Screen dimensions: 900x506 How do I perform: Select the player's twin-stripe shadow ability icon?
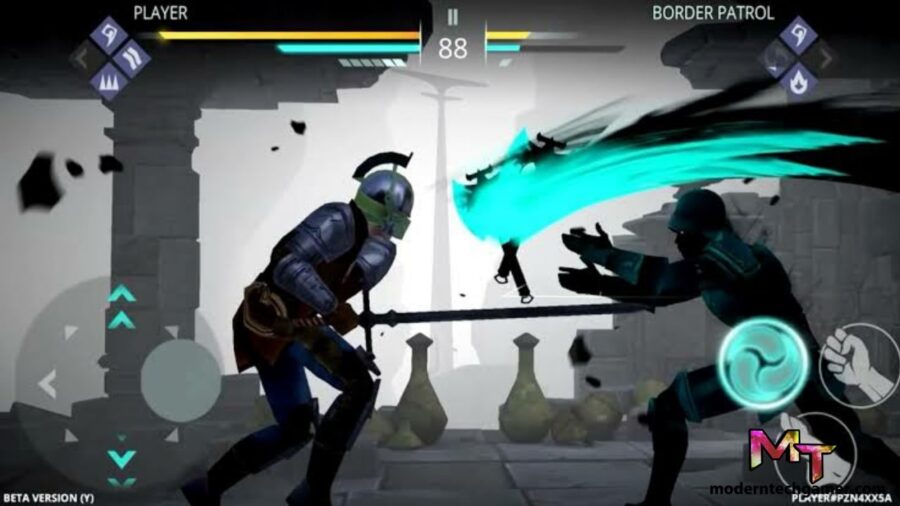click(x=132, y=58)
